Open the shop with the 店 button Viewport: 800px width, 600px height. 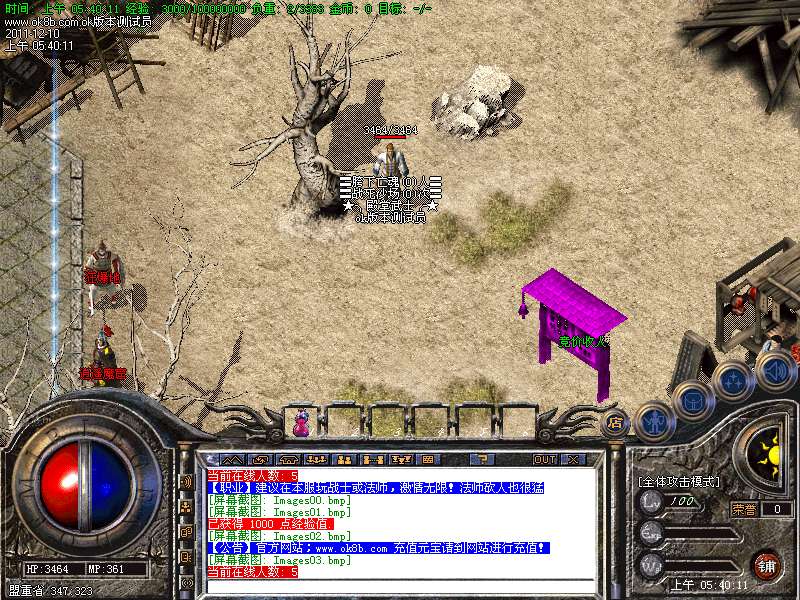[x=616, y=424]
